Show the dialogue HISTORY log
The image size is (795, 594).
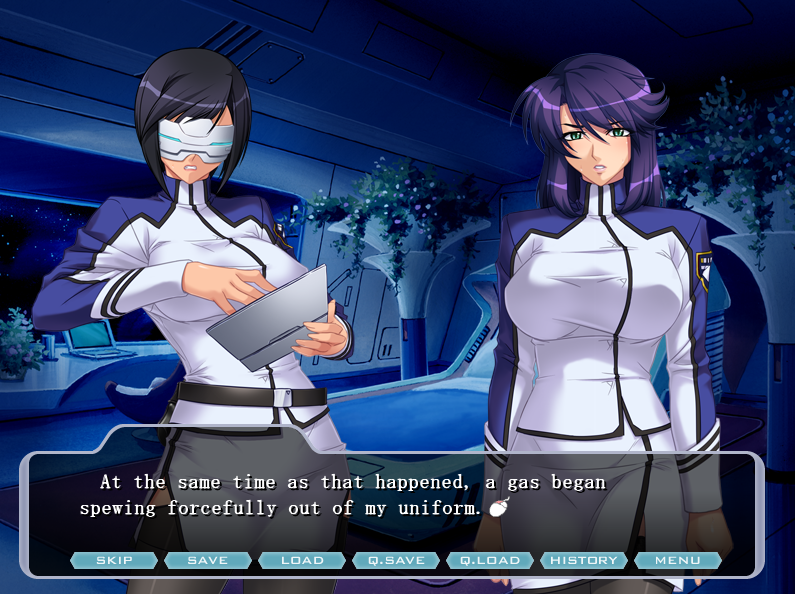(584, 560)
